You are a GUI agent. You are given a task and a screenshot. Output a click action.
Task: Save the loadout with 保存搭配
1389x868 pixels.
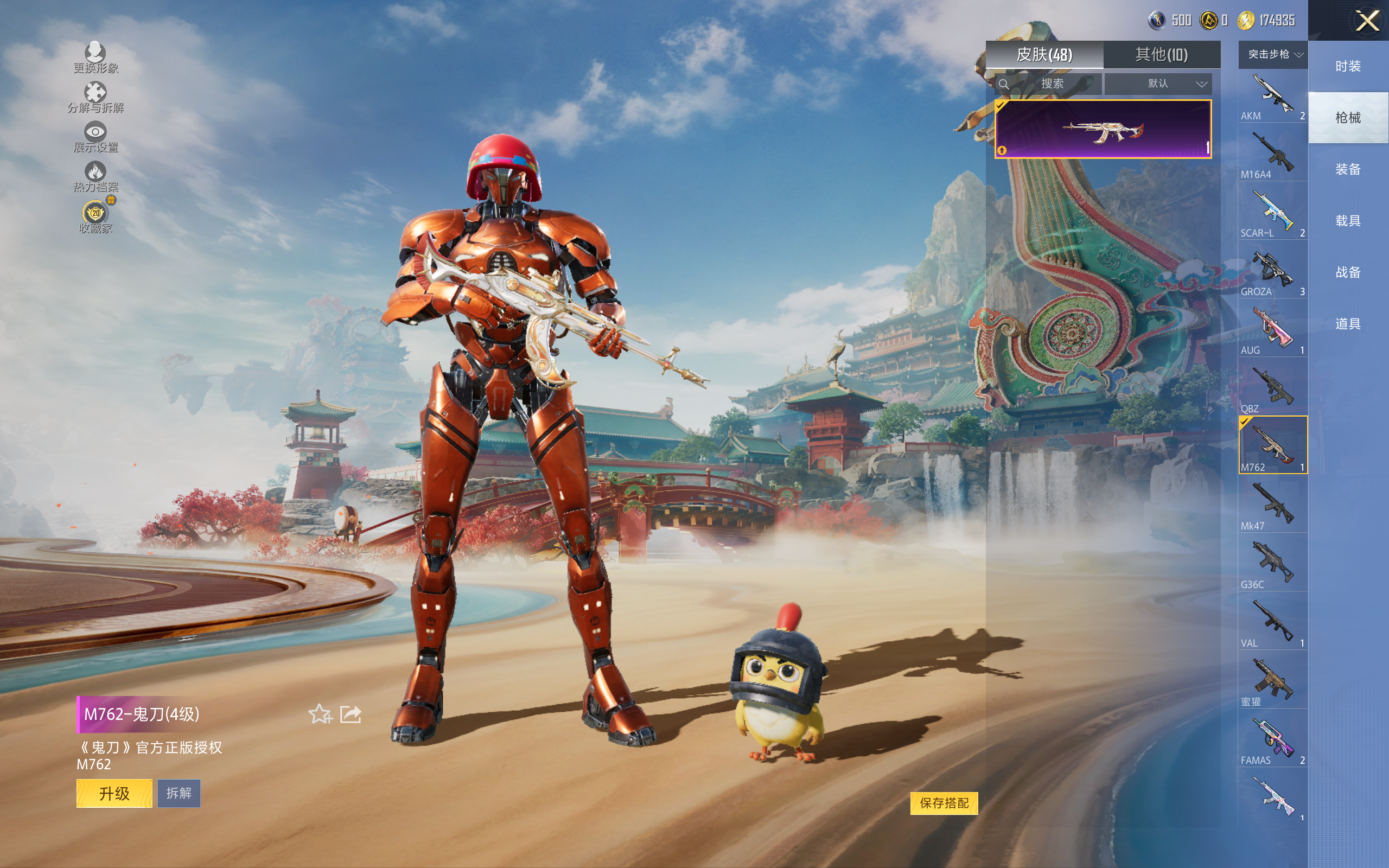[944, 802]
